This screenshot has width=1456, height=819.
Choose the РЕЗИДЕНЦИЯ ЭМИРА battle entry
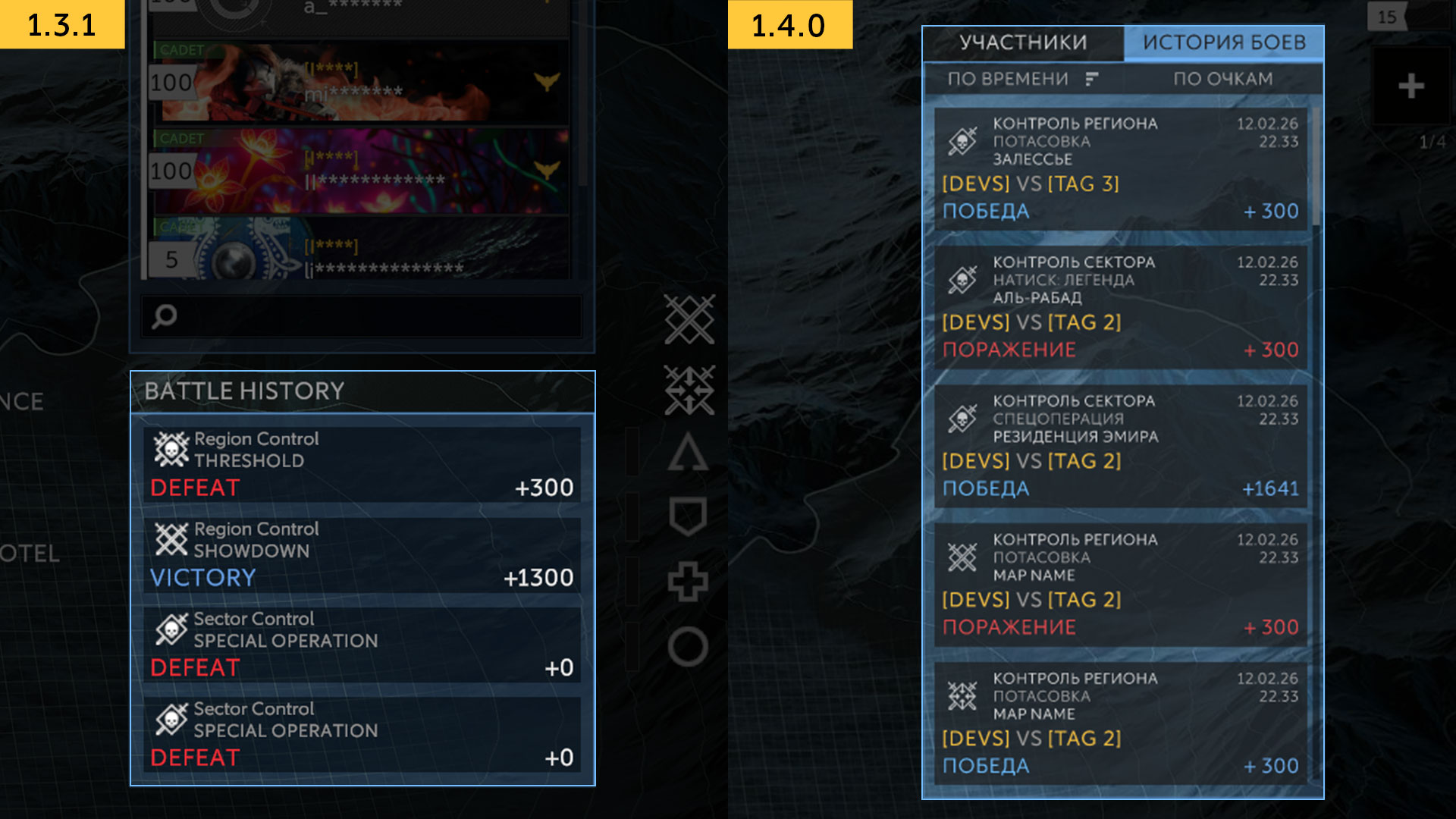(x=1120, y=446)
